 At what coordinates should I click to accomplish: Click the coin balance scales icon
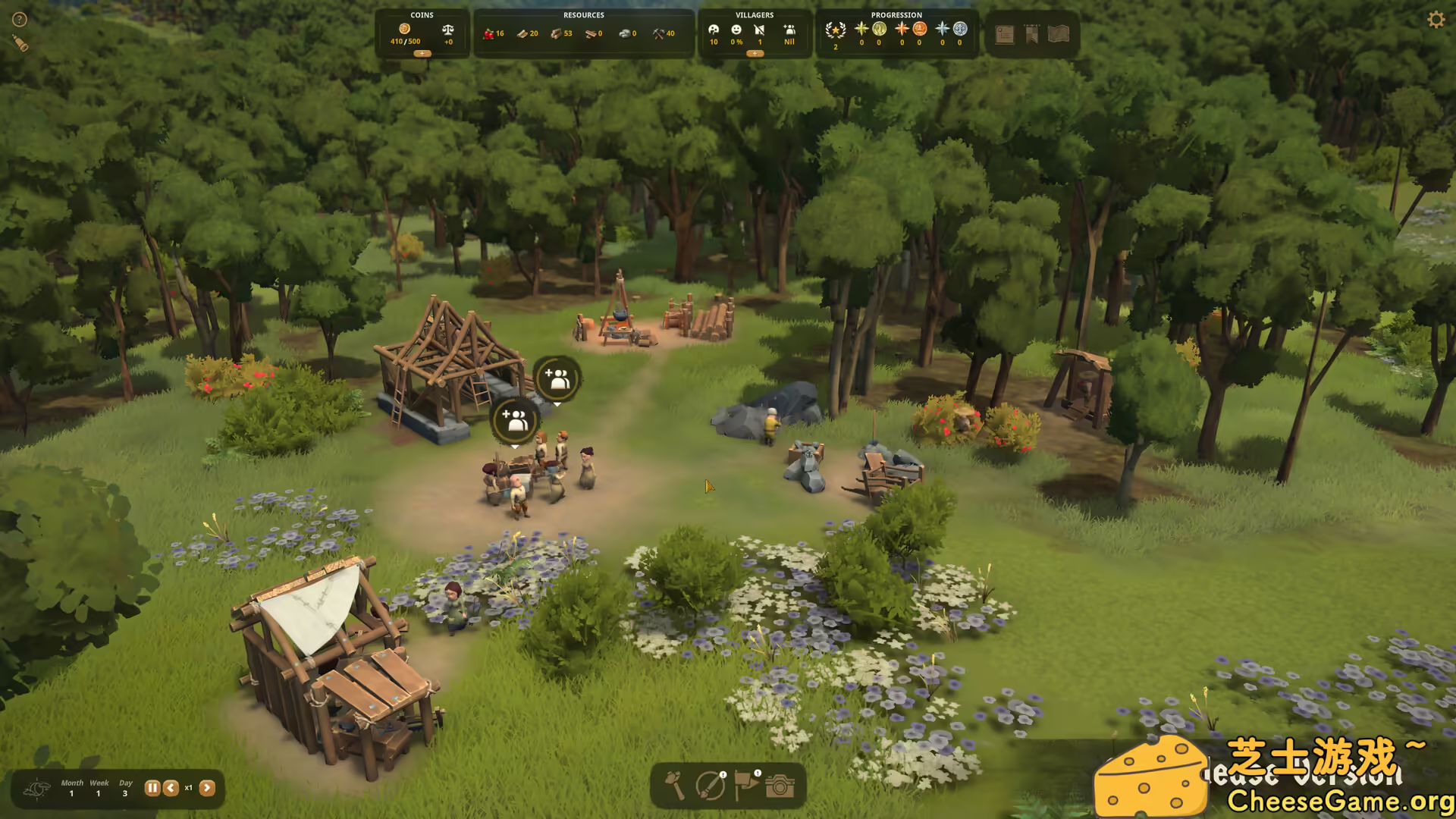pos(447,29)
